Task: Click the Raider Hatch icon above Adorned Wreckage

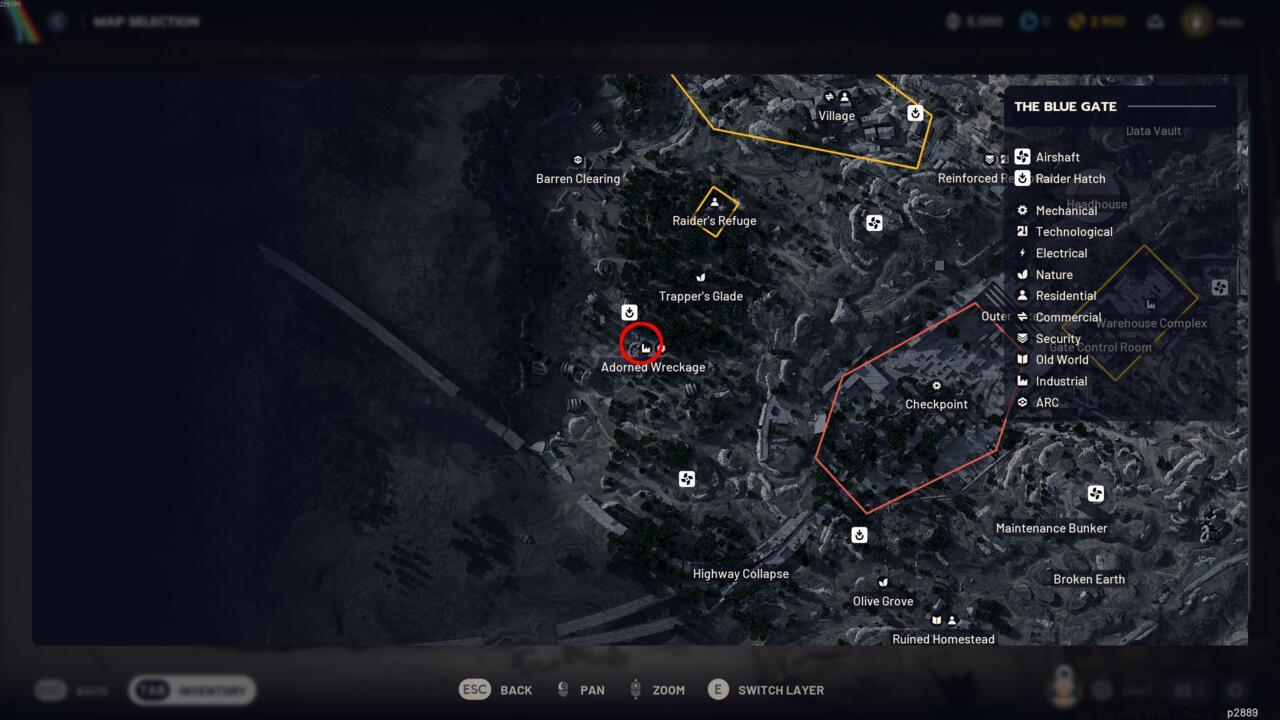Action: click(x=629, y=312)
